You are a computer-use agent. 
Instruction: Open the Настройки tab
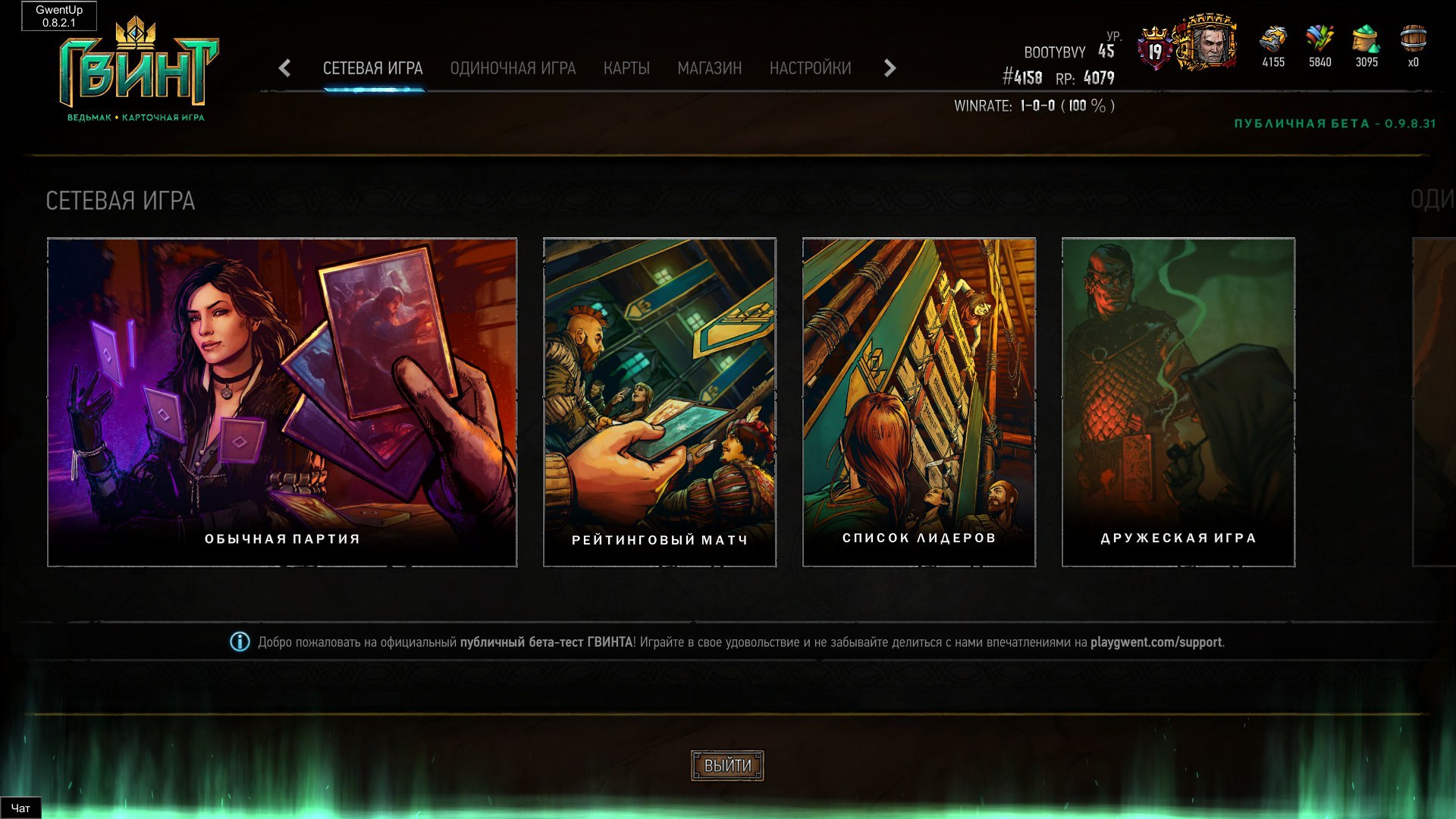point(810,68)
